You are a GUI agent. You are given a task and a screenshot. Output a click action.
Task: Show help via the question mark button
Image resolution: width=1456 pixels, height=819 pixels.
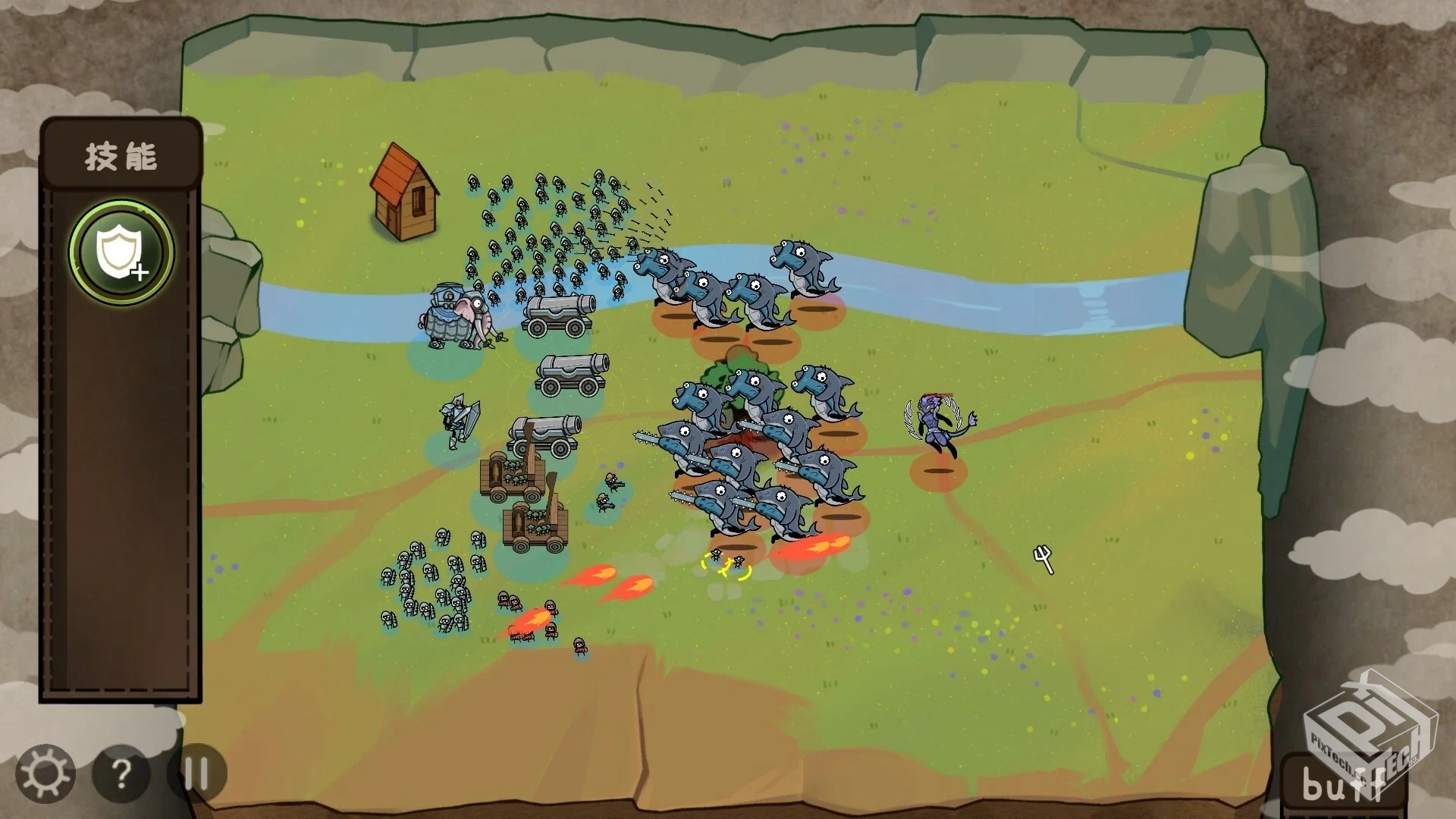click(x=121, y=773)
